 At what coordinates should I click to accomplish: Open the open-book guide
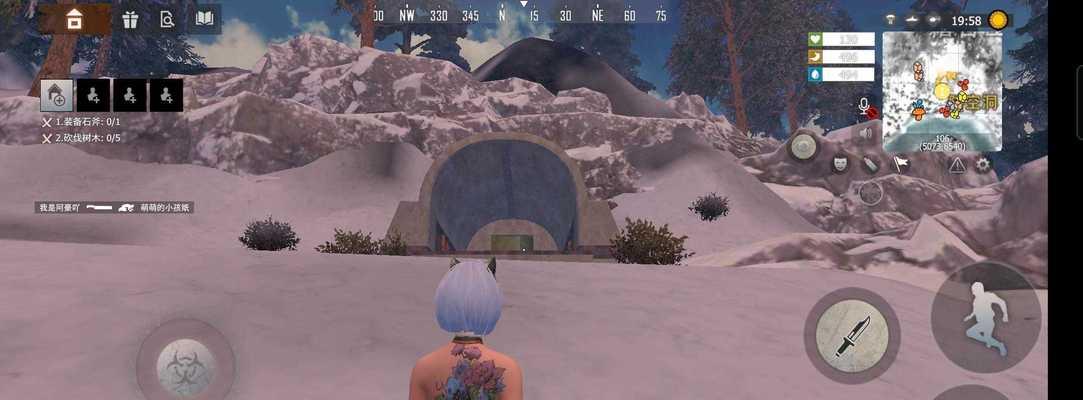[x=204, y=19]
